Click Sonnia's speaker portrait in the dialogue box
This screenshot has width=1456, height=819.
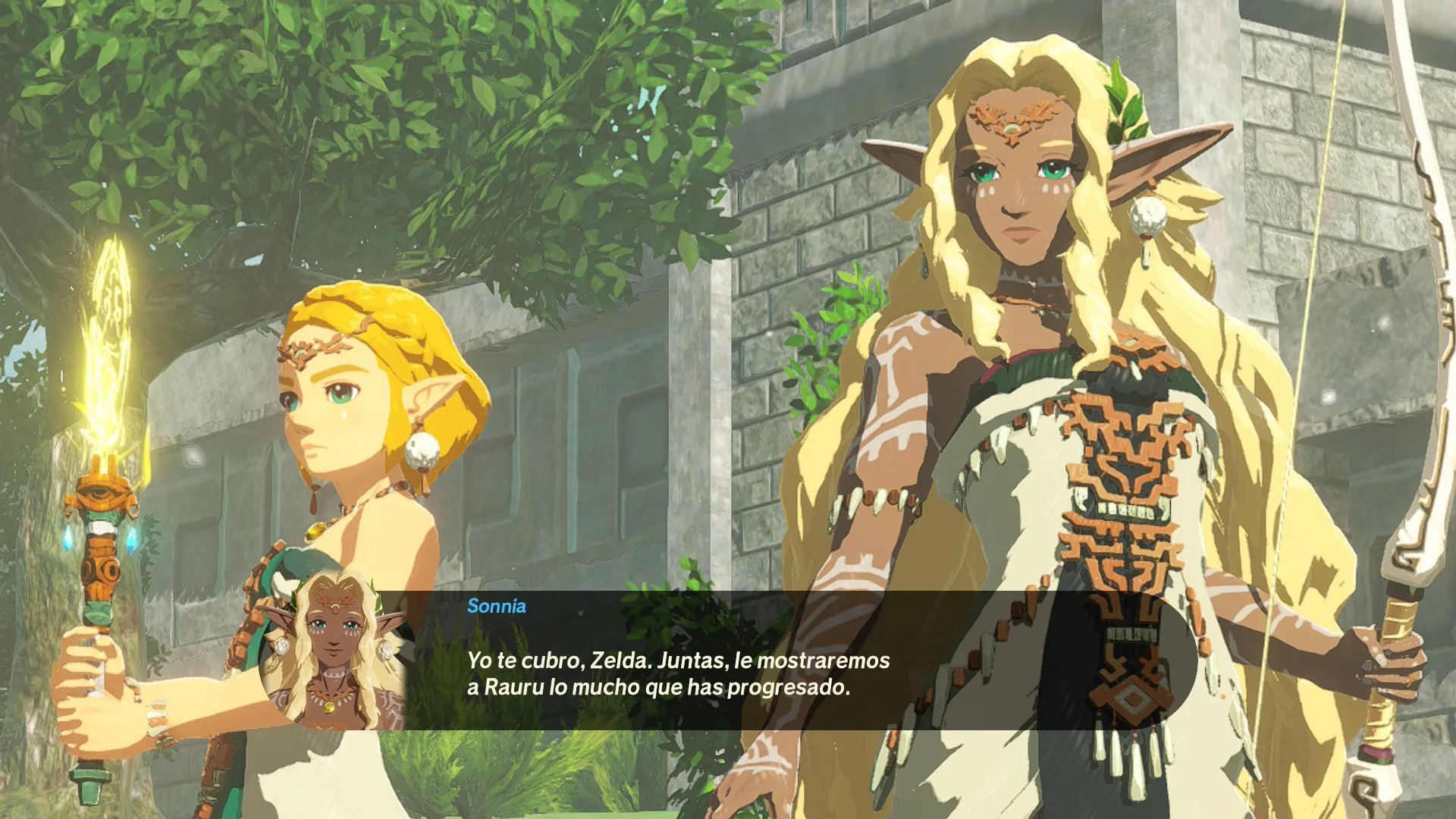pyautogui.click(x=332, y=652)
